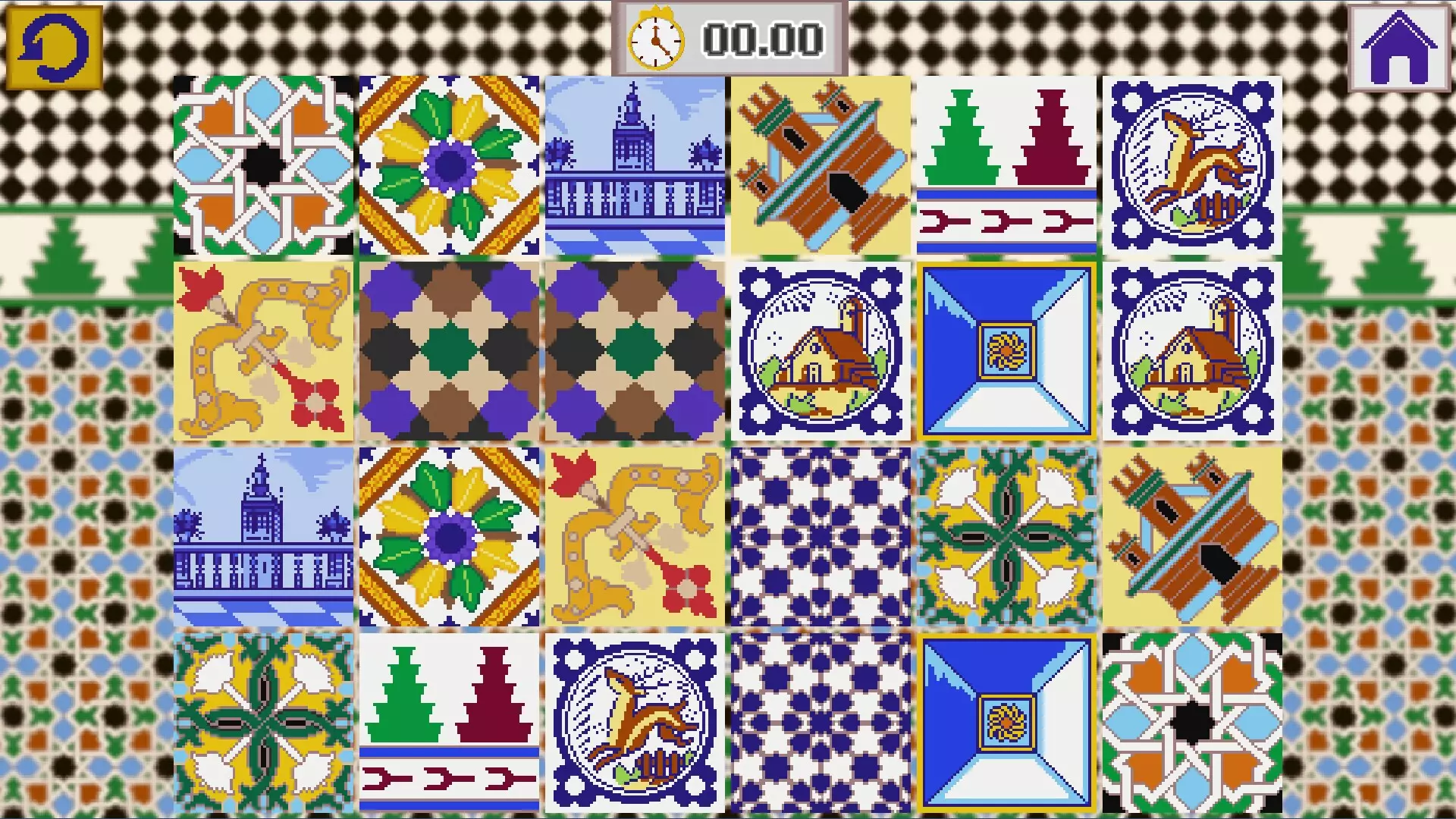Click the brown castle tile on yellow background
Image resolution: width=1456 pixels, height=819 pixels.
(820, 165)
